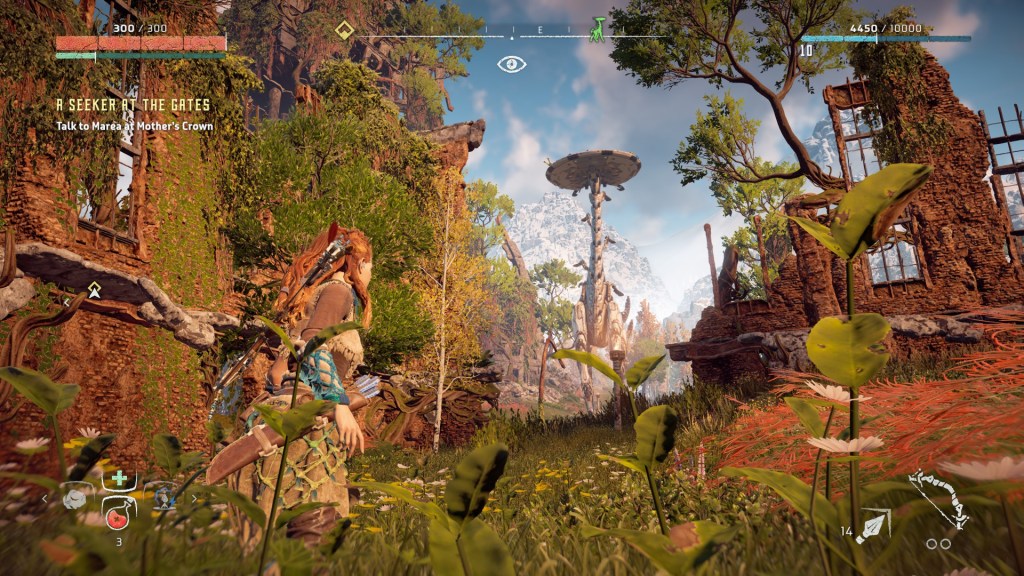Click the yellow quest marker on the compass

(x=345, y=30)
